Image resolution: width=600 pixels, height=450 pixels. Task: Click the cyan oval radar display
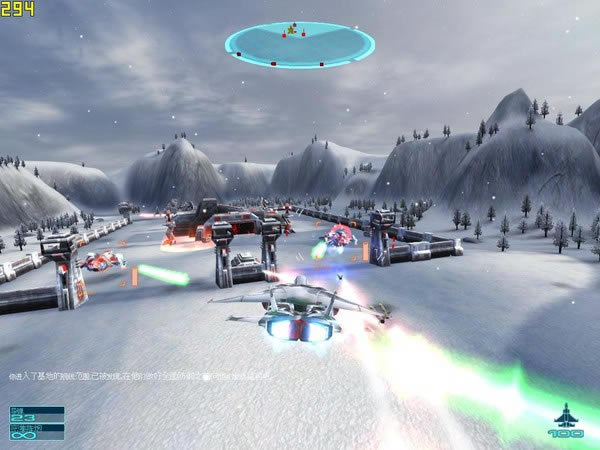pyautogui.click(x=299, y=43)
